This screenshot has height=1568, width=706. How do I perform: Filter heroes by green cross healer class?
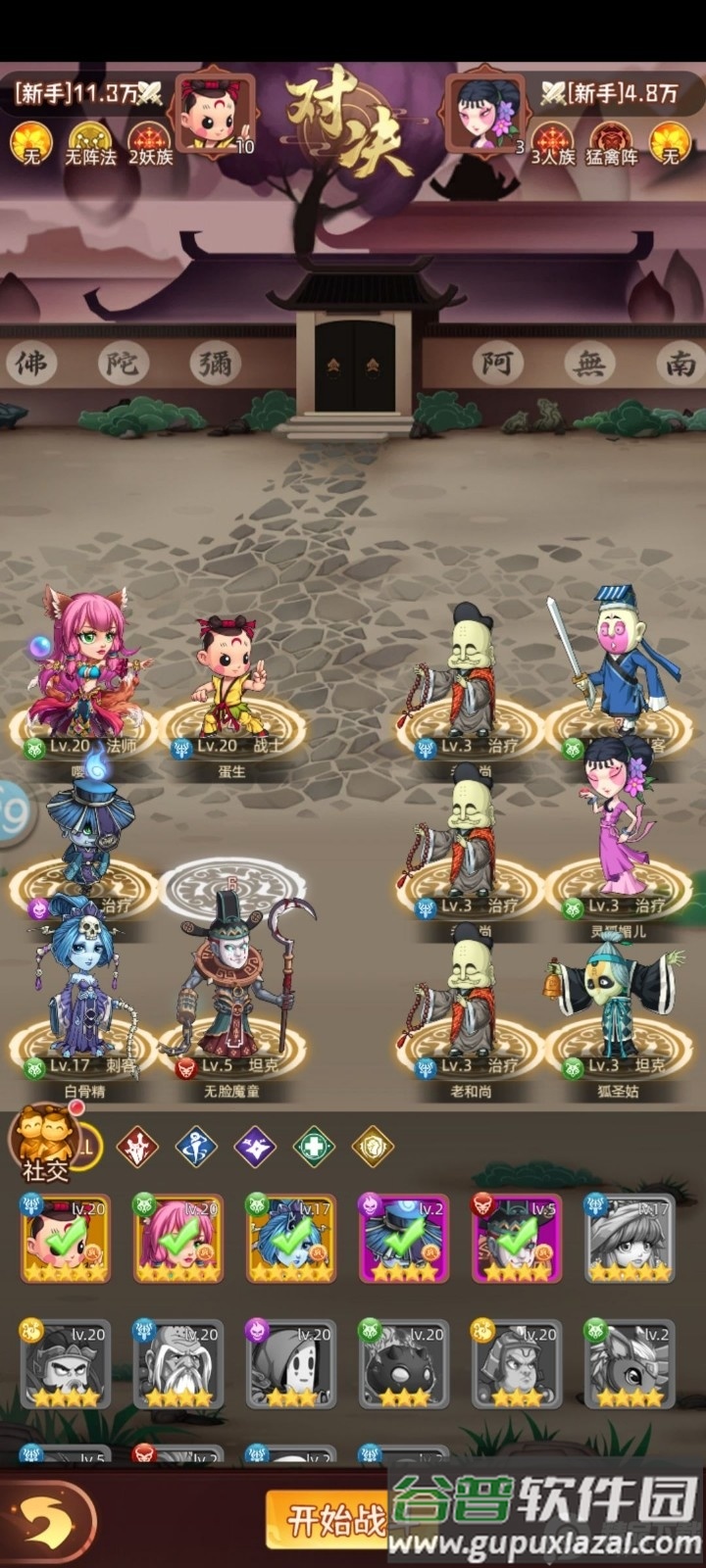tap(313, 1146)
